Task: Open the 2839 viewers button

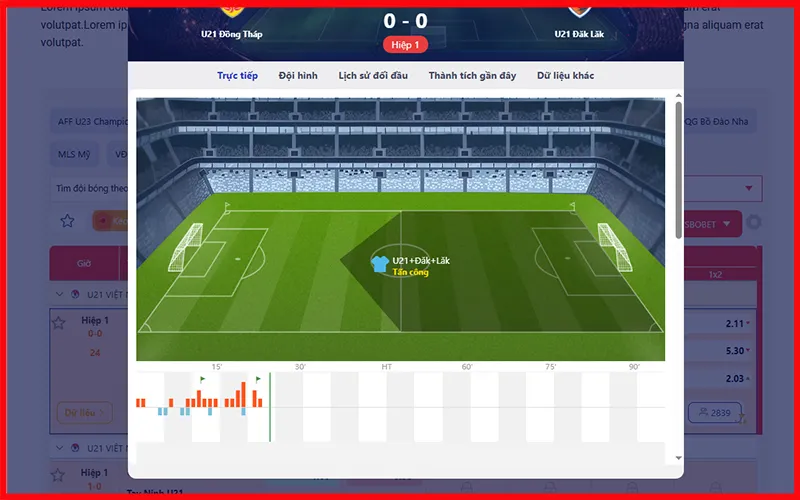Action: click(713, 412)
